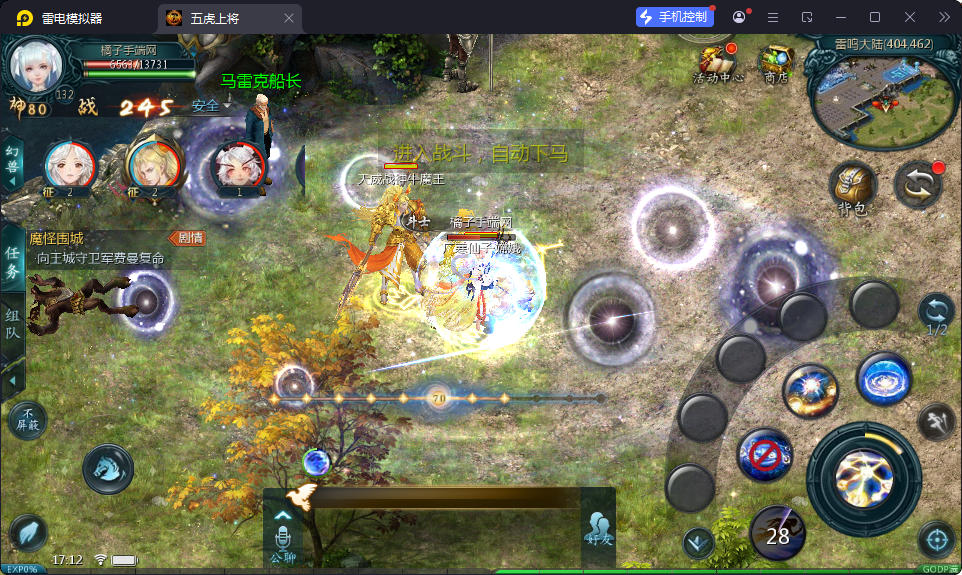Expand the 幻兽 side tab
The image size is (962, 575).
(13, 160)
